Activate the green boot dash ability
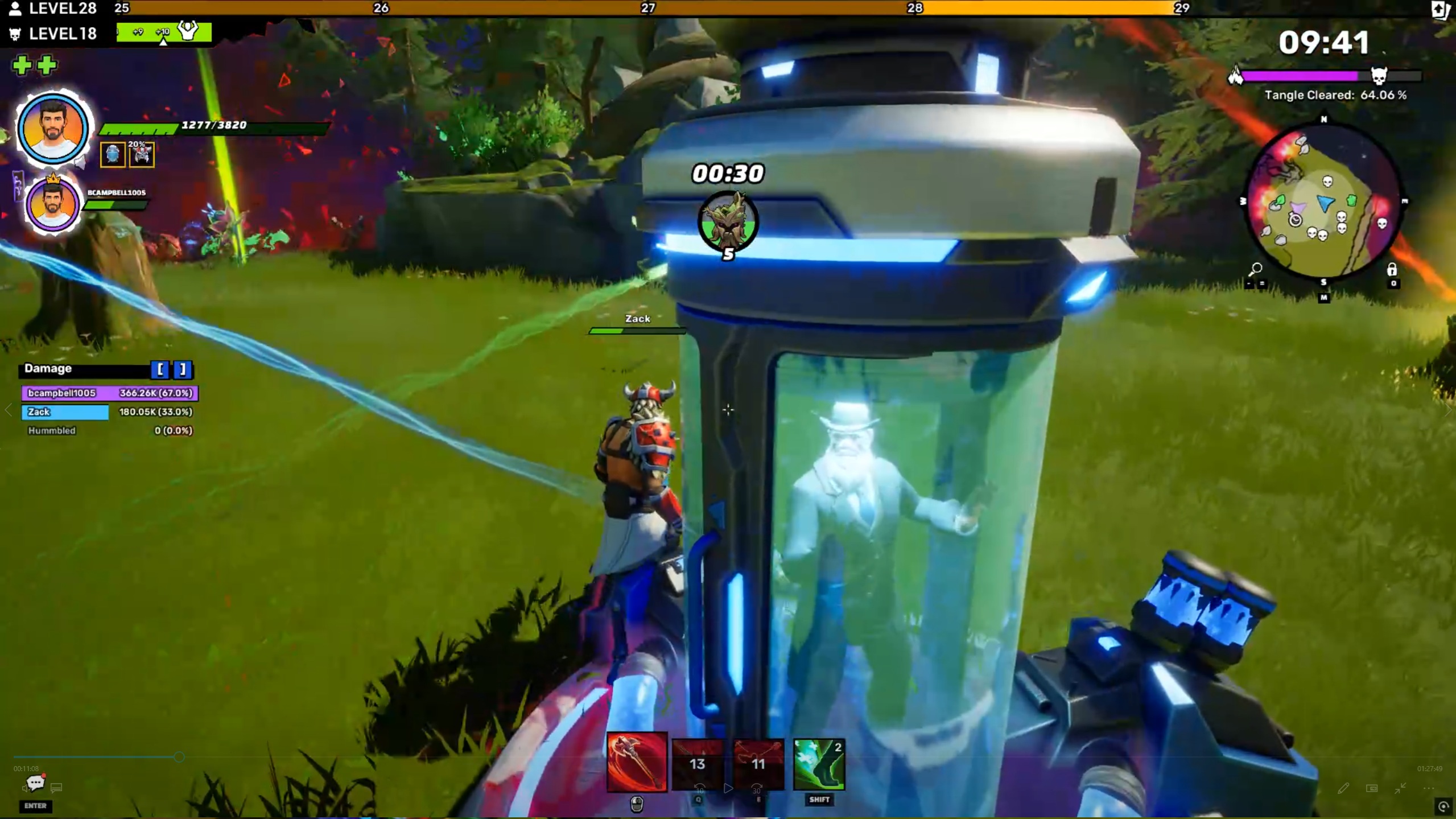Screen dimensions: 1456x819 [x=818, y=764]
